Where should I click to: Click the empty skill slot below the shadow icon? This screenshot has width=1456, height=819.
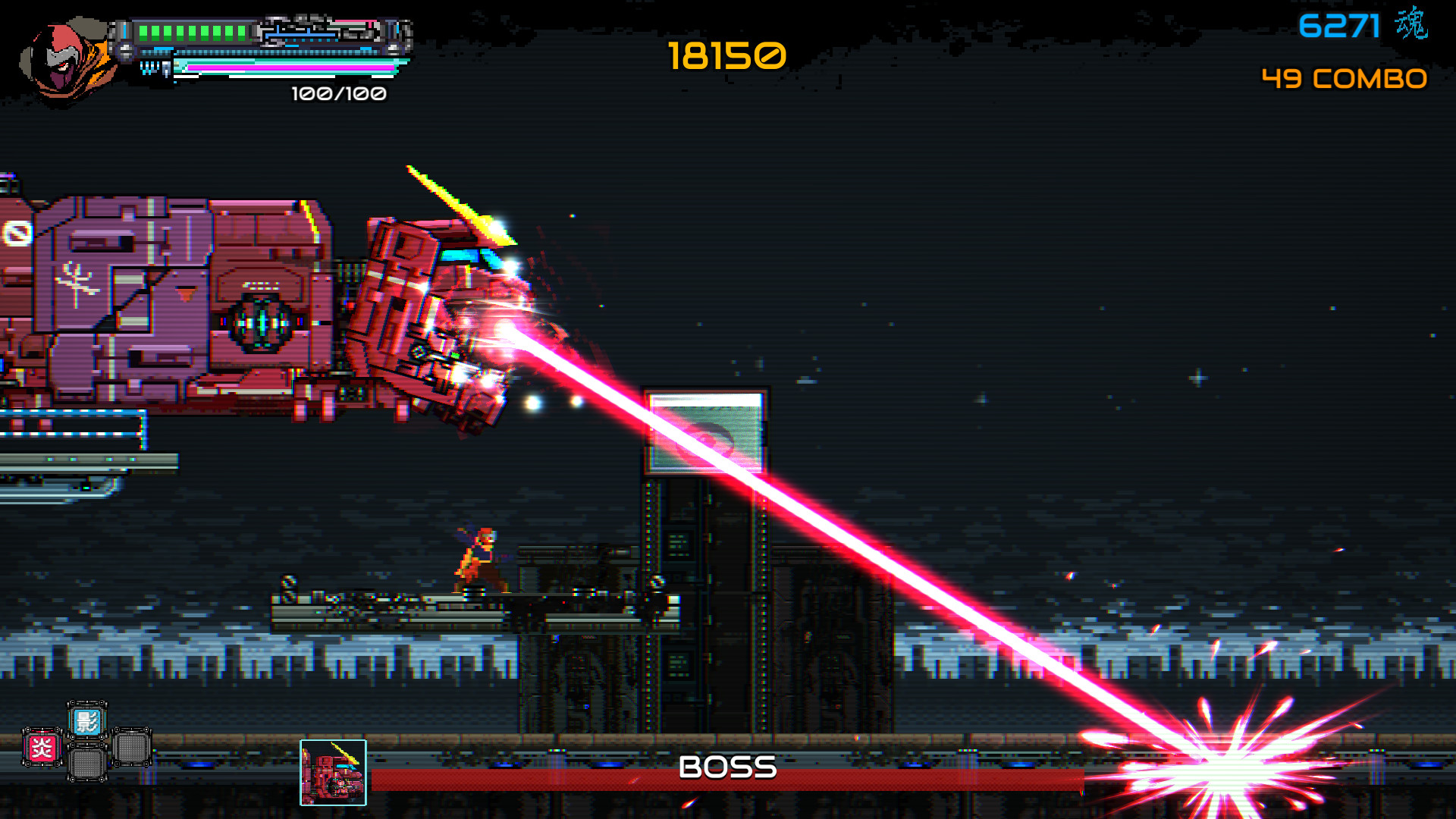[87, 763]
